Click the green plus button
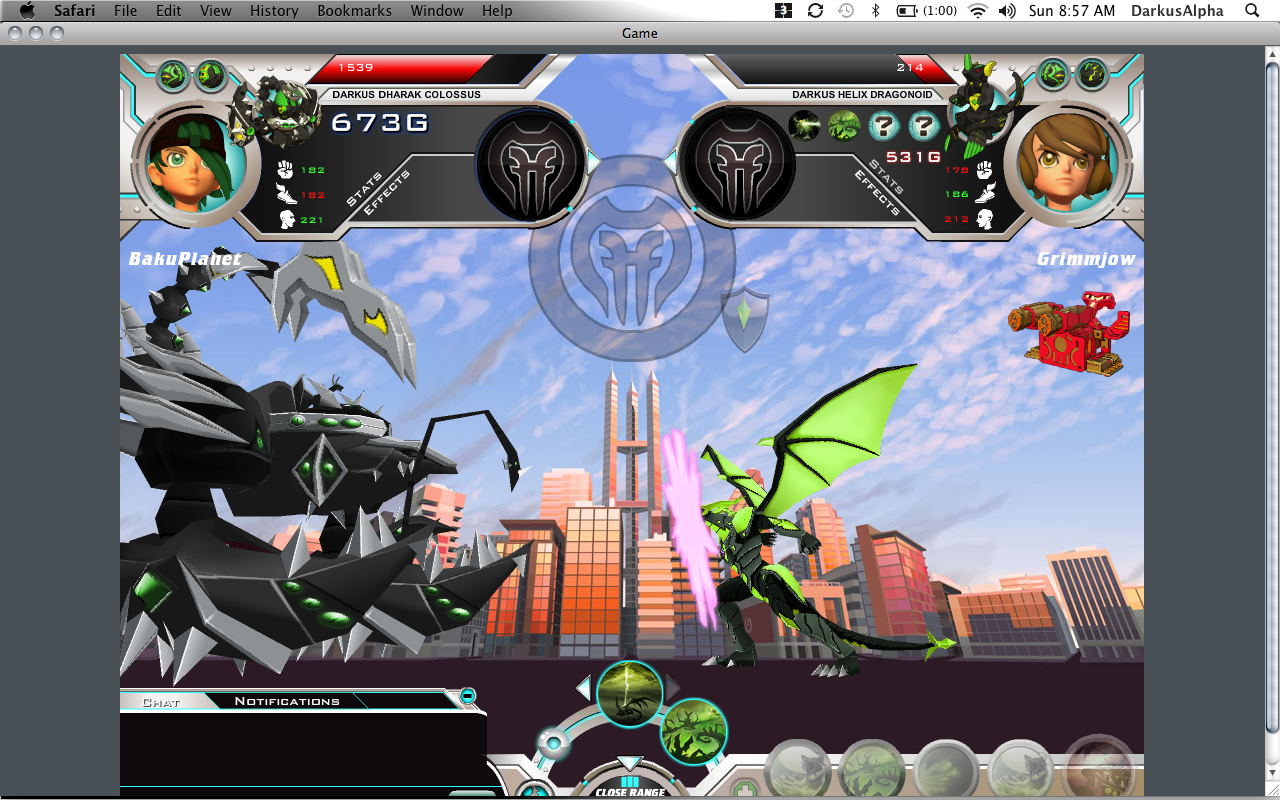The width and height of the screenshot is (1280, 800). [743, 788]
